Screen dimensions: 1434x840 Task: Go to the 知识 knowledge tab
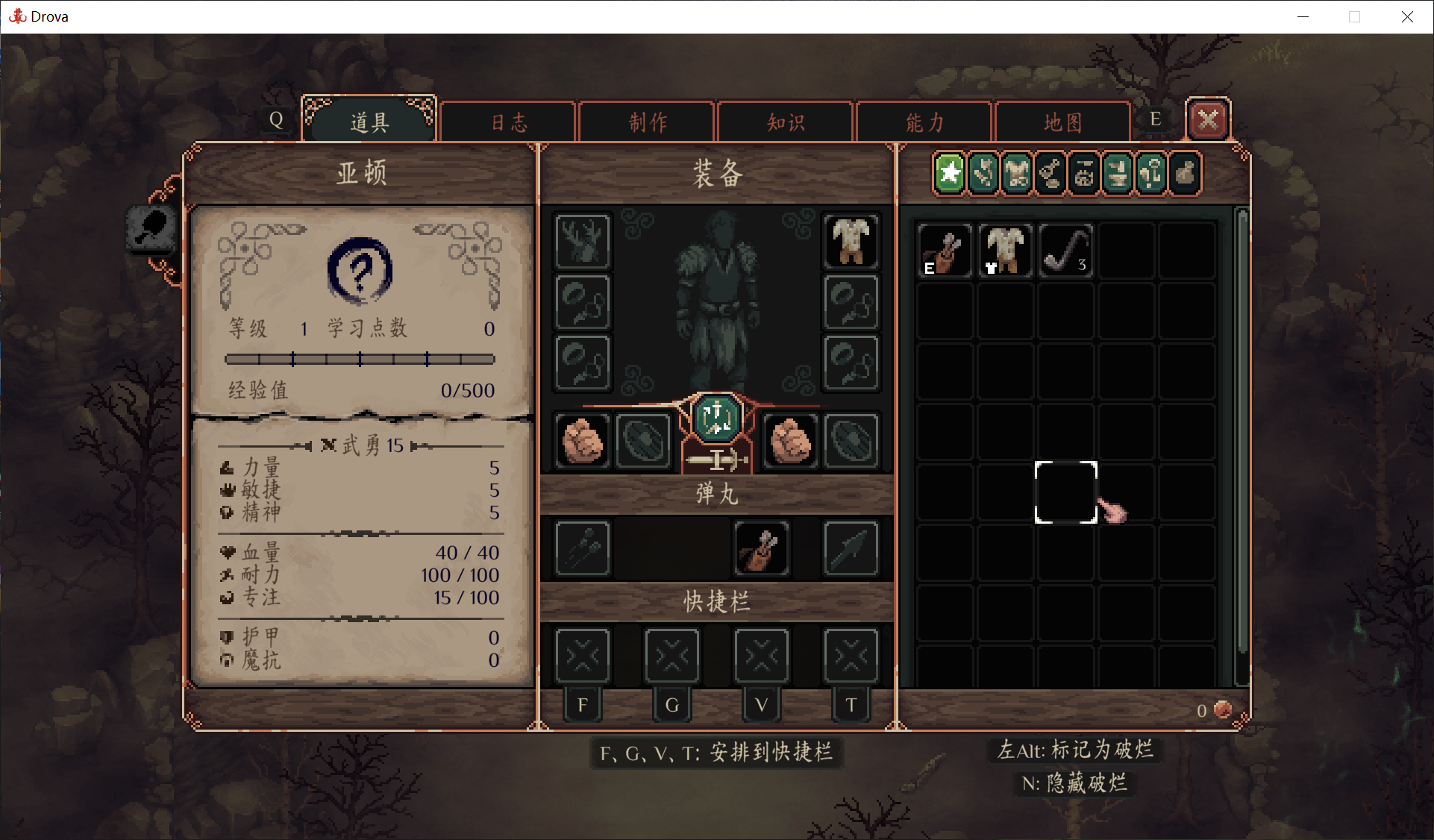pos(786,122)
